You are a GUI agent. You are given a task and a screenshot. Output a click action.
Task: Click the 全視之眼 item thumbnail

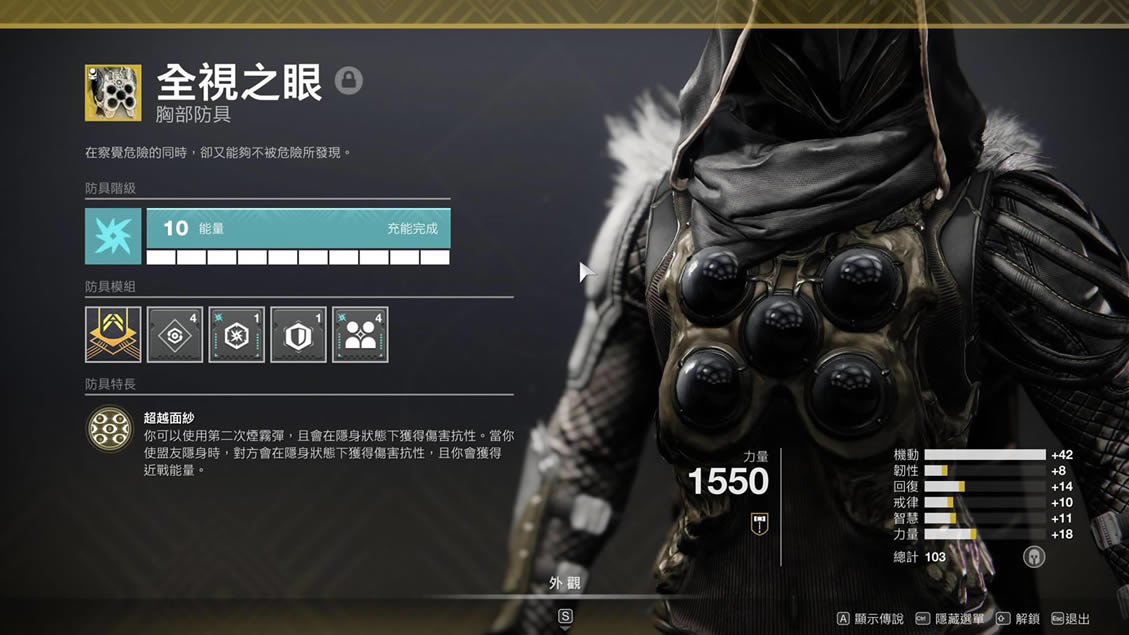click(x=113, y=93)
